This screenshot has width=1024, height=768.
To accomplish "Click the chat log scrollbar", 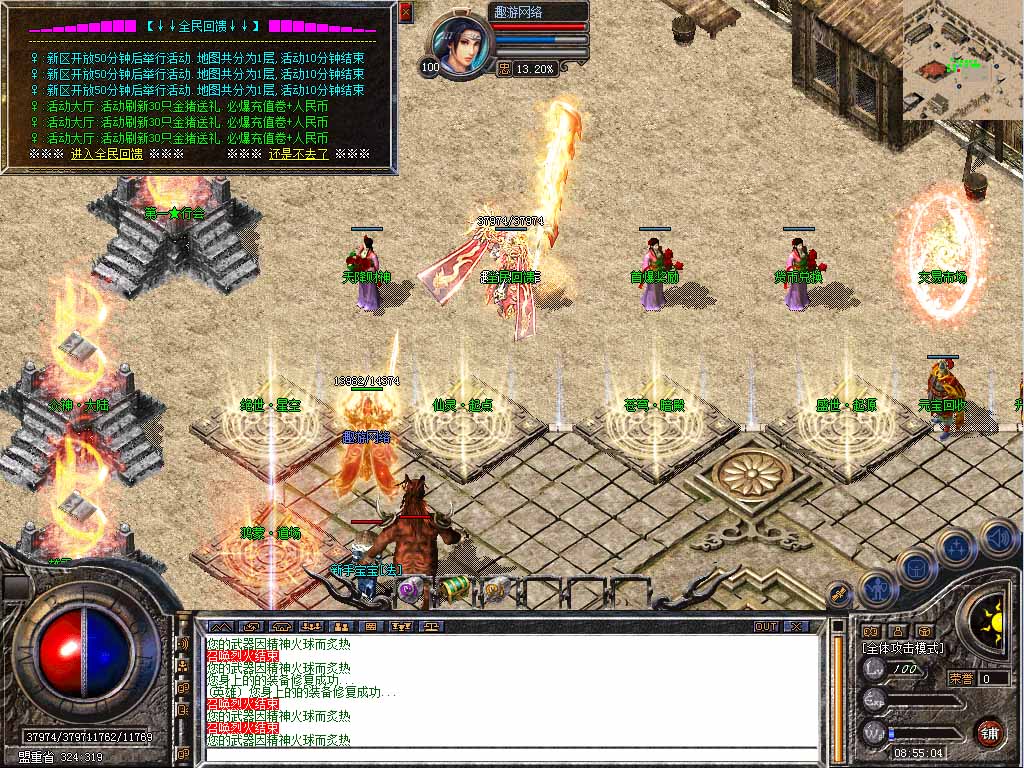I will pos(837,692).
